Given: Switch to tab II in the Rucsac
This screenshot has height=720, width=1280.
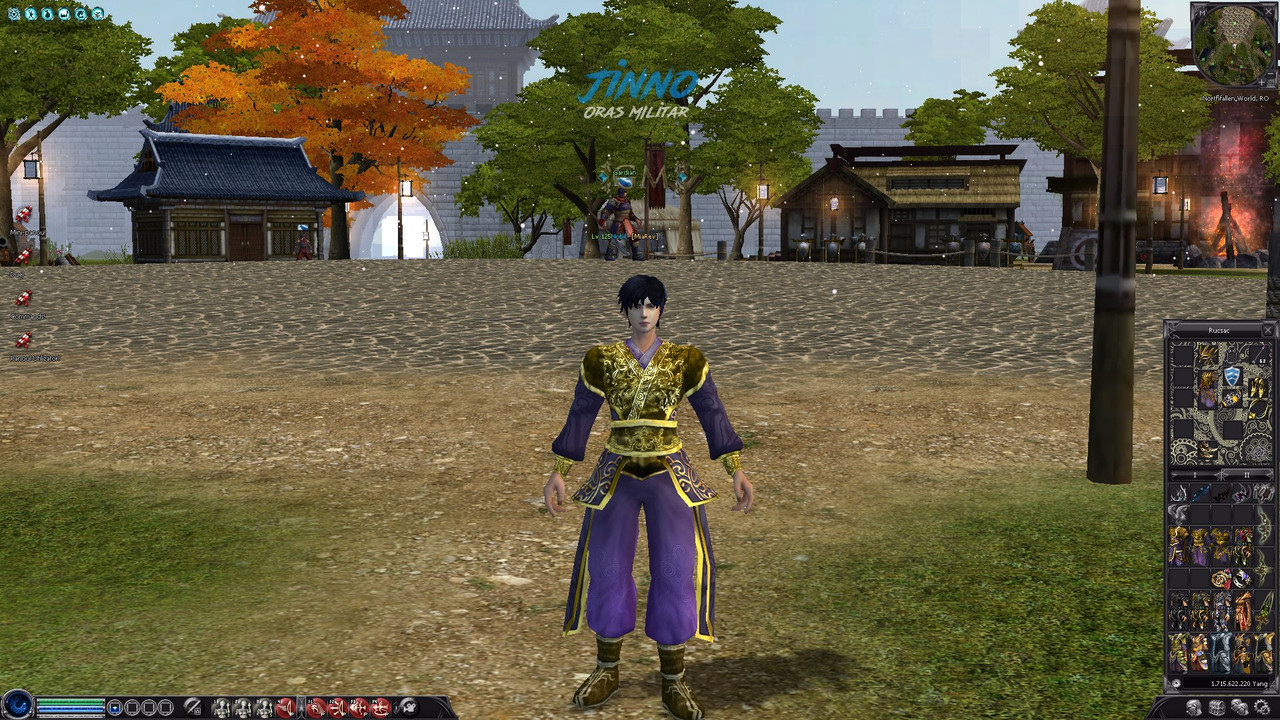Looking at the screenshot, I should coord(1246,474).
